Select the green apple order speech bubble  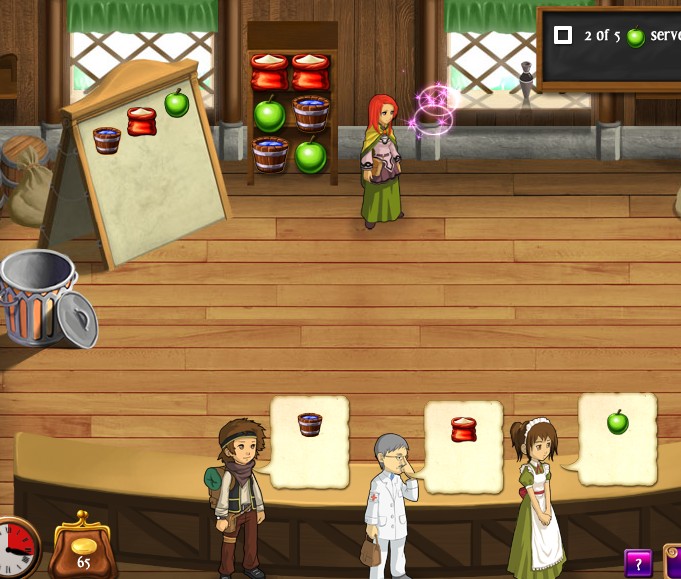click(x=618, y=438)
